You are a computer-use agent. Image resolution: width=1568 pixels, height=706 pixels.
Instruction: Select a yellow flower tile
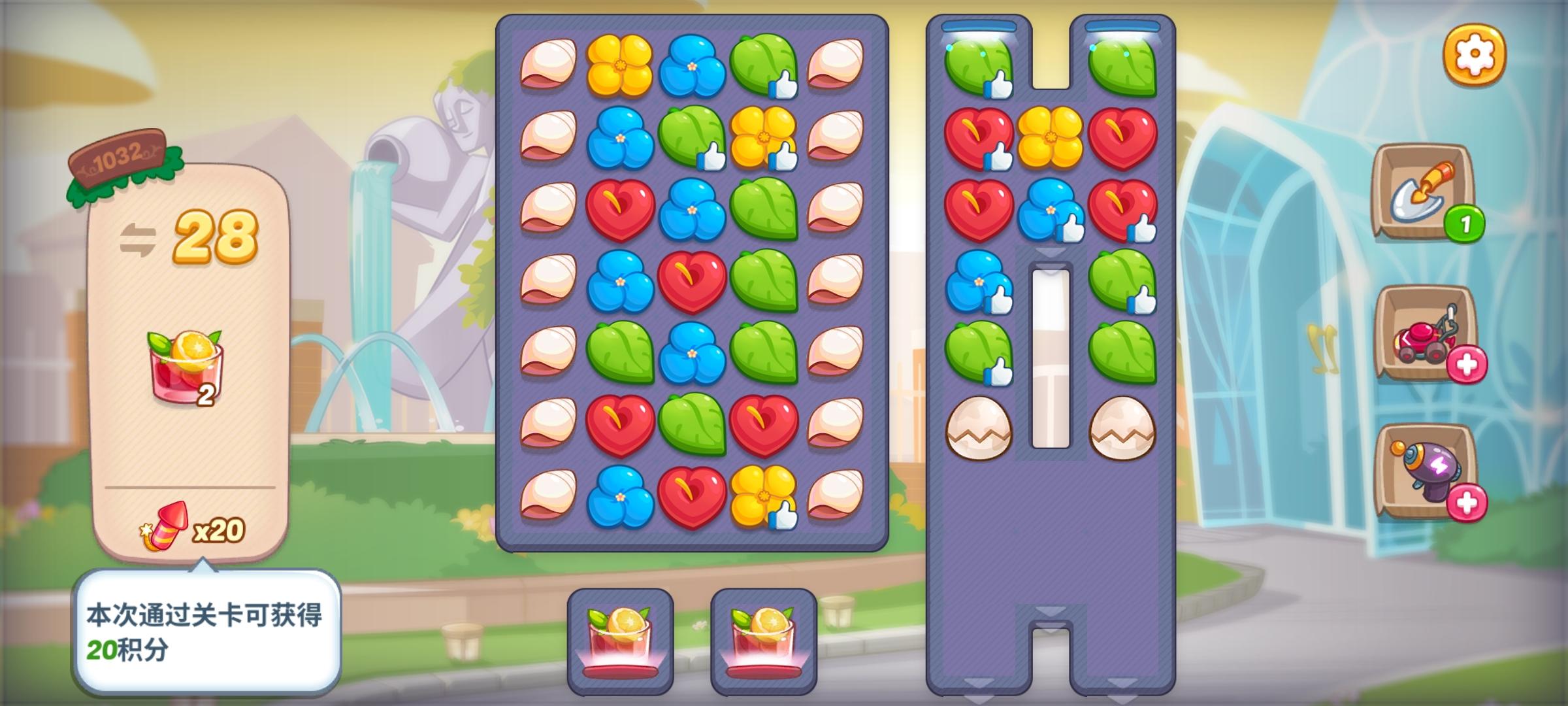coord(621,66)
